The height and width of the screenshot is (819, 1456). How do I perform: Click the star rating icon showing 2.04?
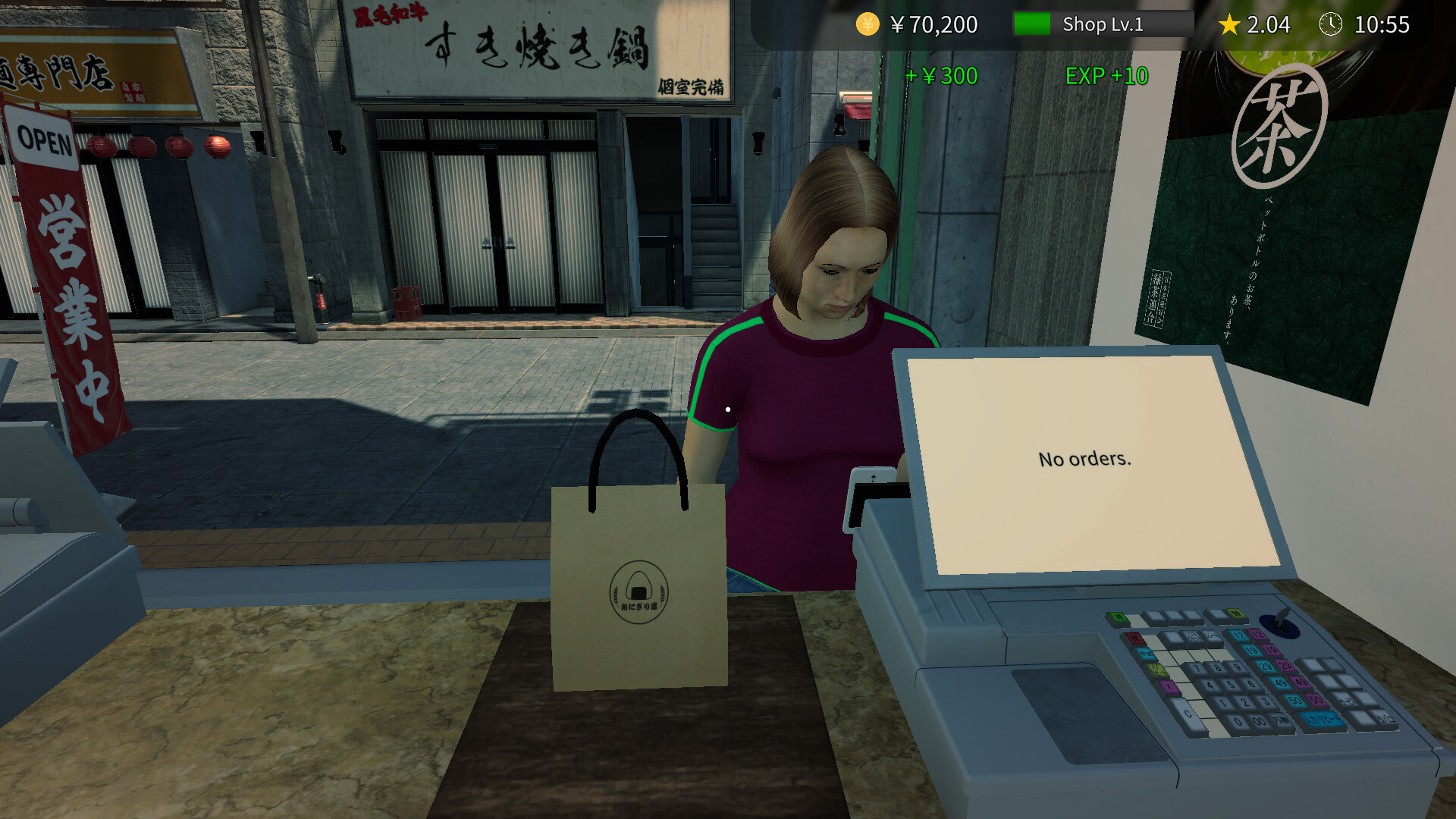point(1228,24)
